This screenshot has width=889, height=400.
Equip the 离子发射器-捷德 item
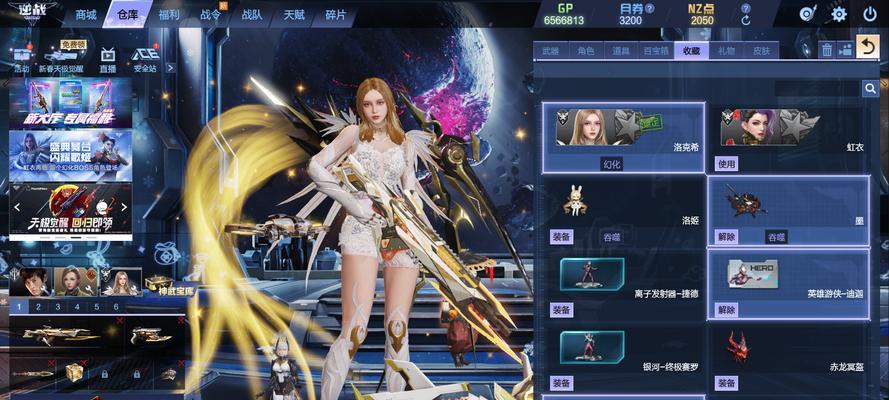coord(562,310)
